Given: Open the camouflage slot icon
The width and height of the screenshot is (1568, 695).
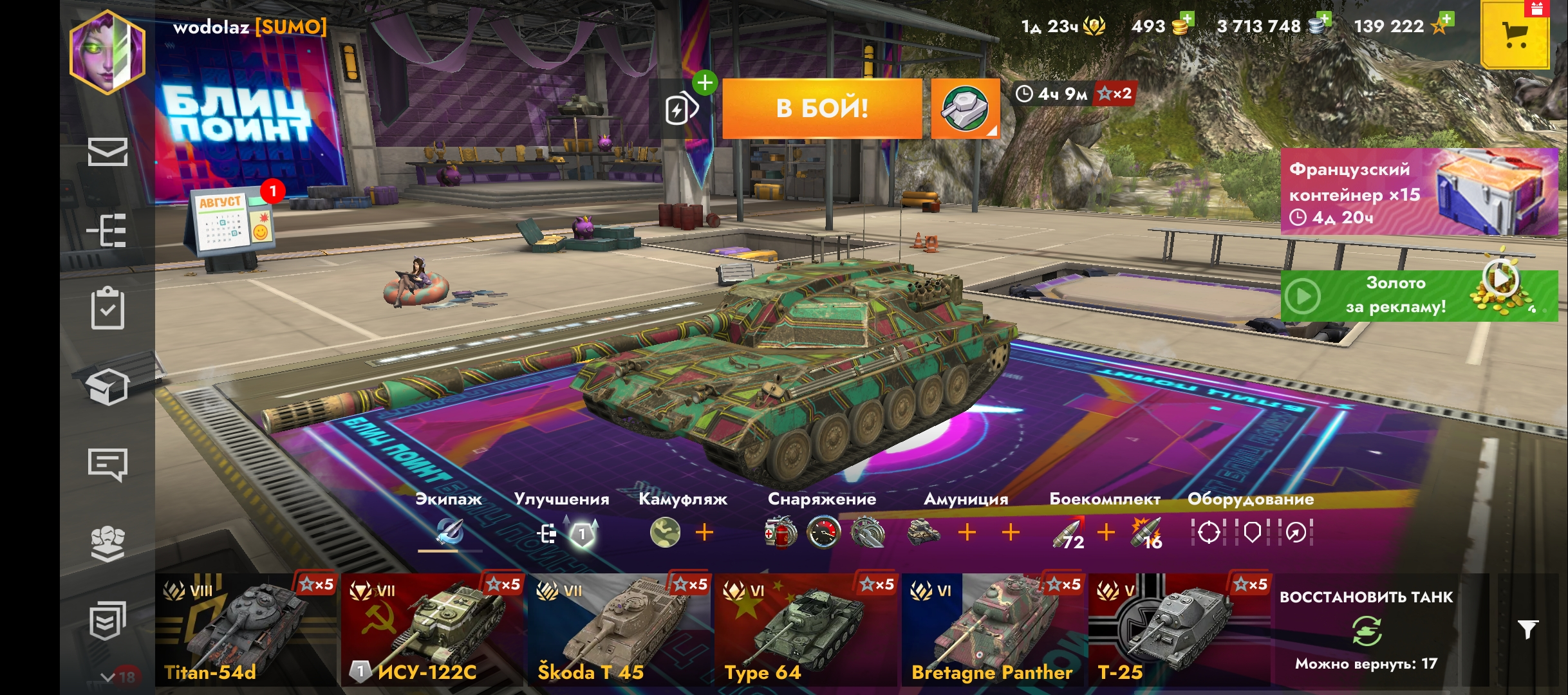Looking at the screenshot, I should (x=665, y=533).
